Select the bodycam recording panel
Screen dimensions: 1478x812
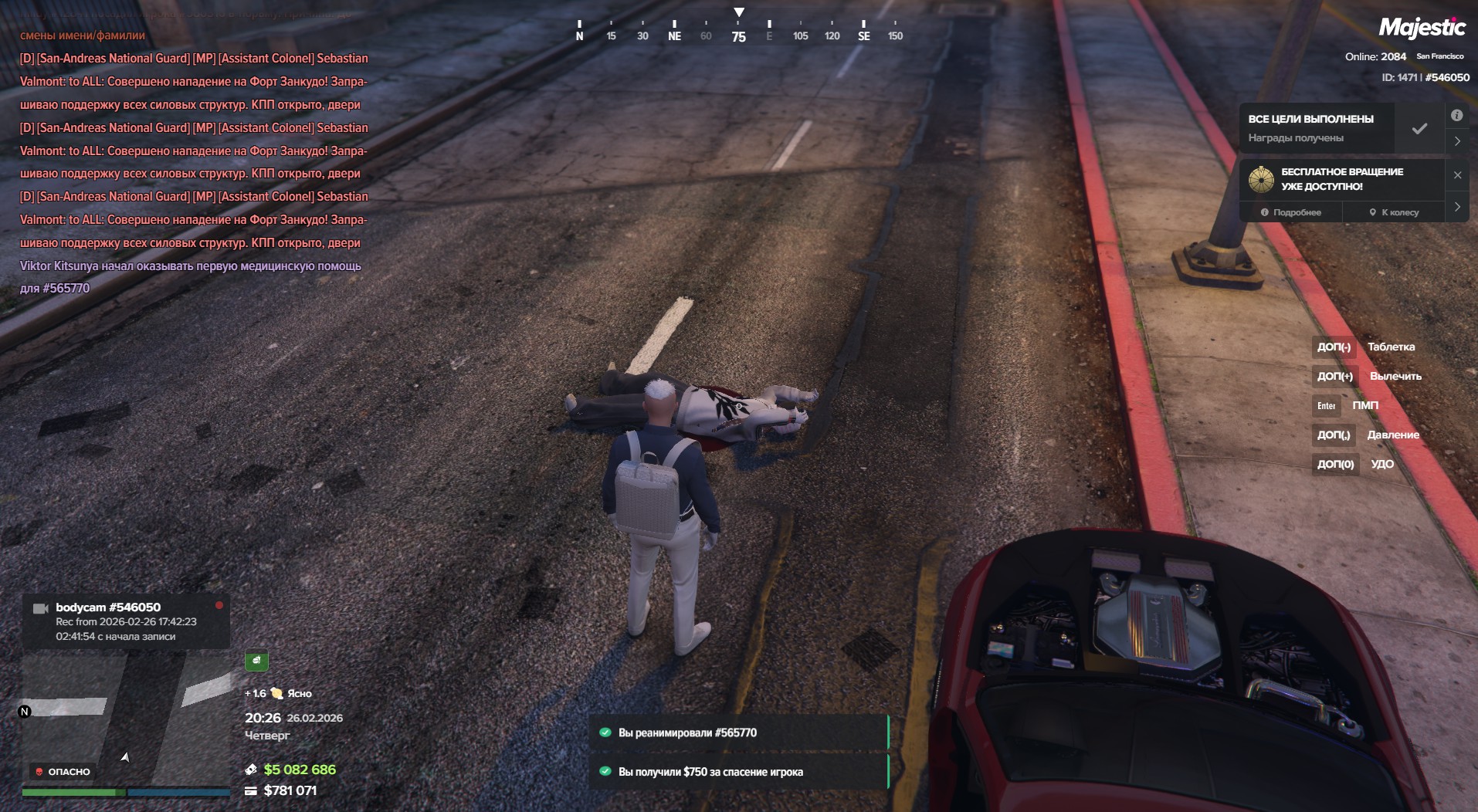pyautogui.click(x=126, y=621)
